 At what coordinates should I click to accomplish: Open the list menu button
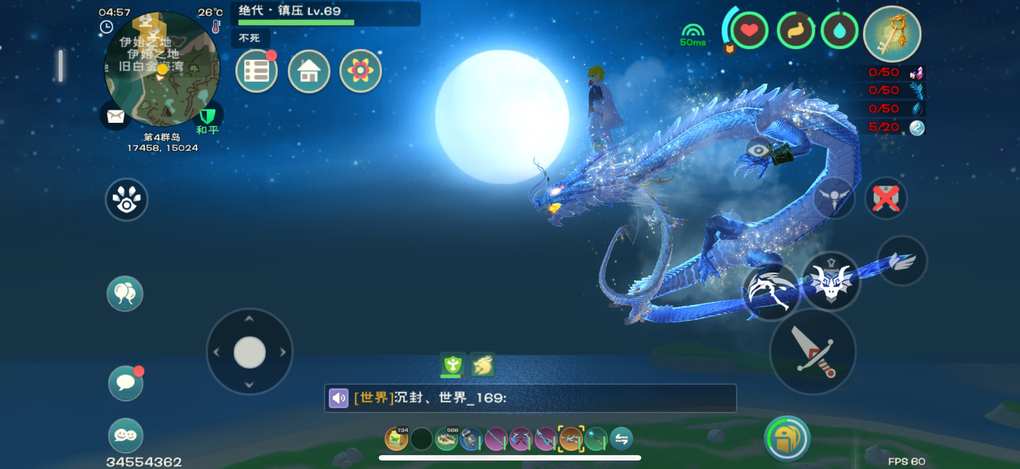257,71
